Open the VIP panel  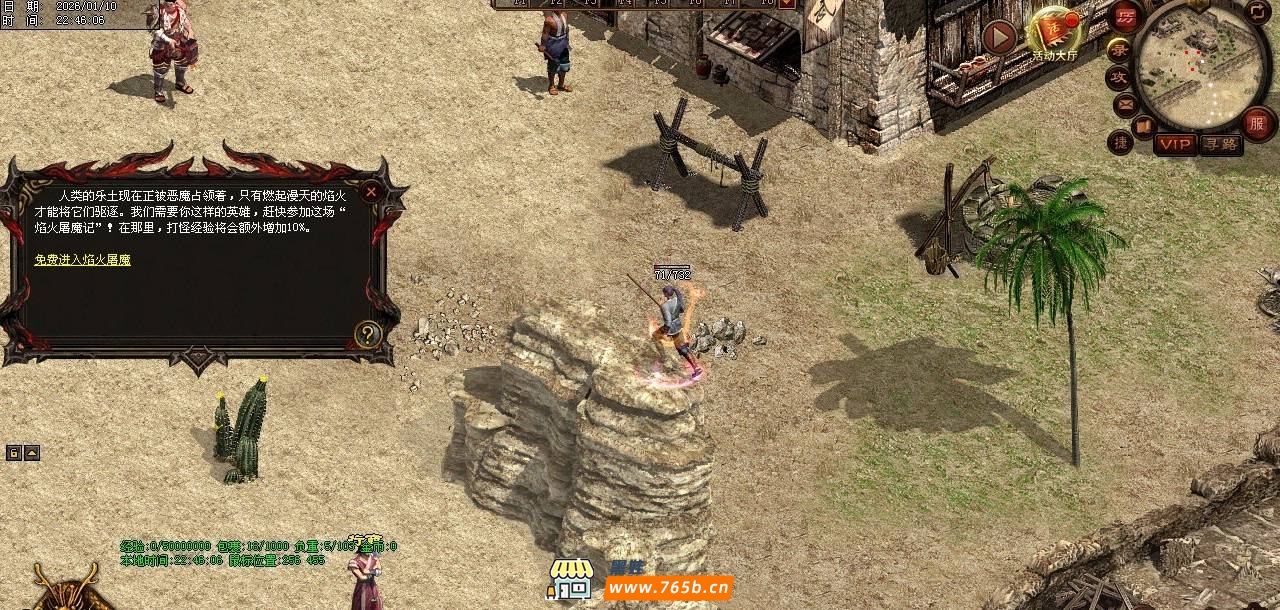(1175, 144)
